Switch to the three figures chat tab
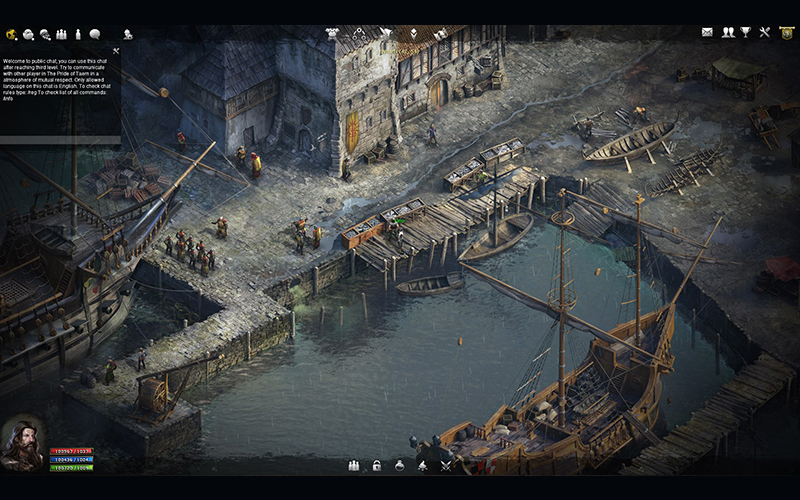Viewport: 800px width, 500px height. 61,34
